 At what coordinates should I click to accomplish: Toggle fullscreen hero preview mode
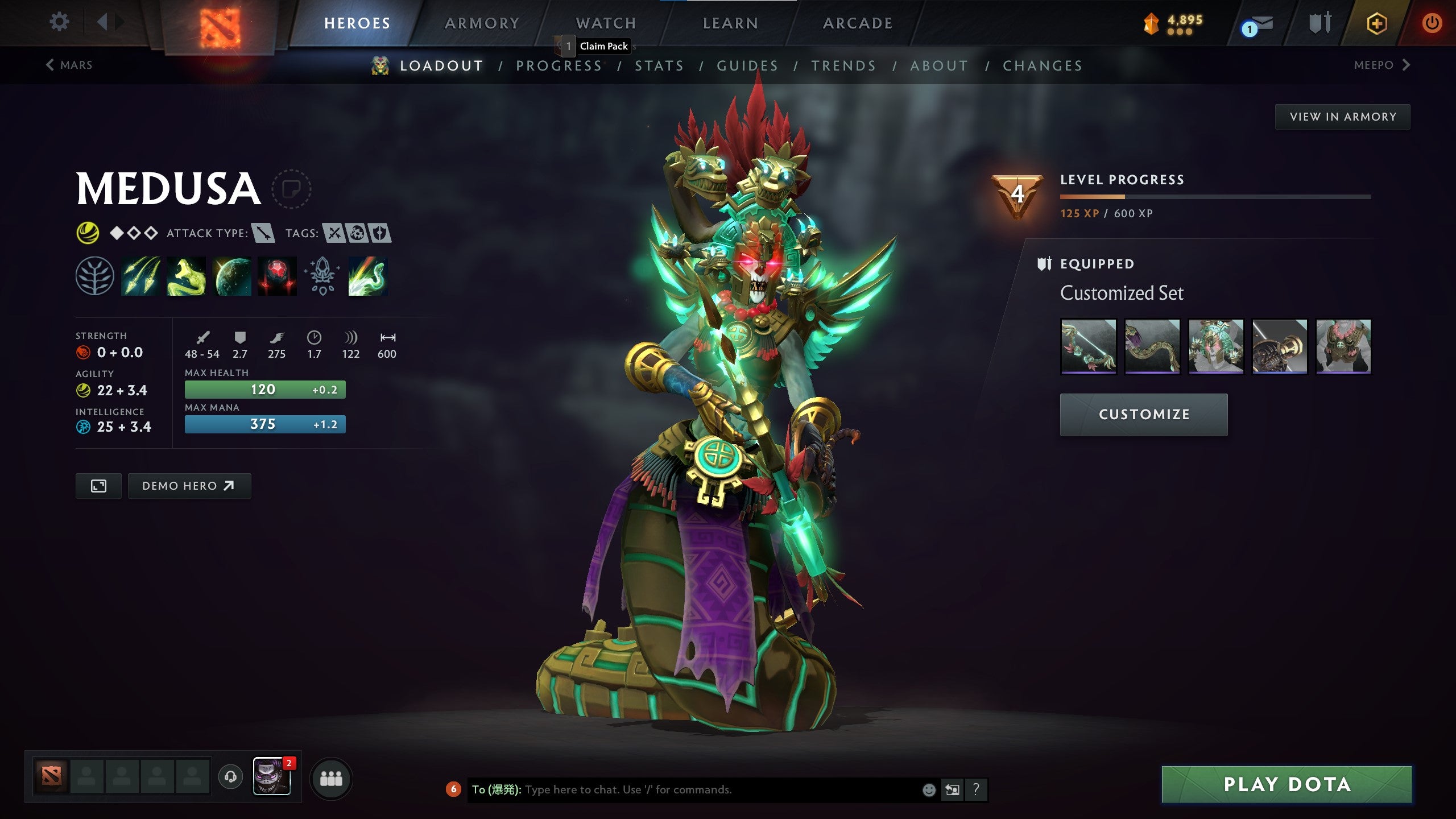point(98,486)
